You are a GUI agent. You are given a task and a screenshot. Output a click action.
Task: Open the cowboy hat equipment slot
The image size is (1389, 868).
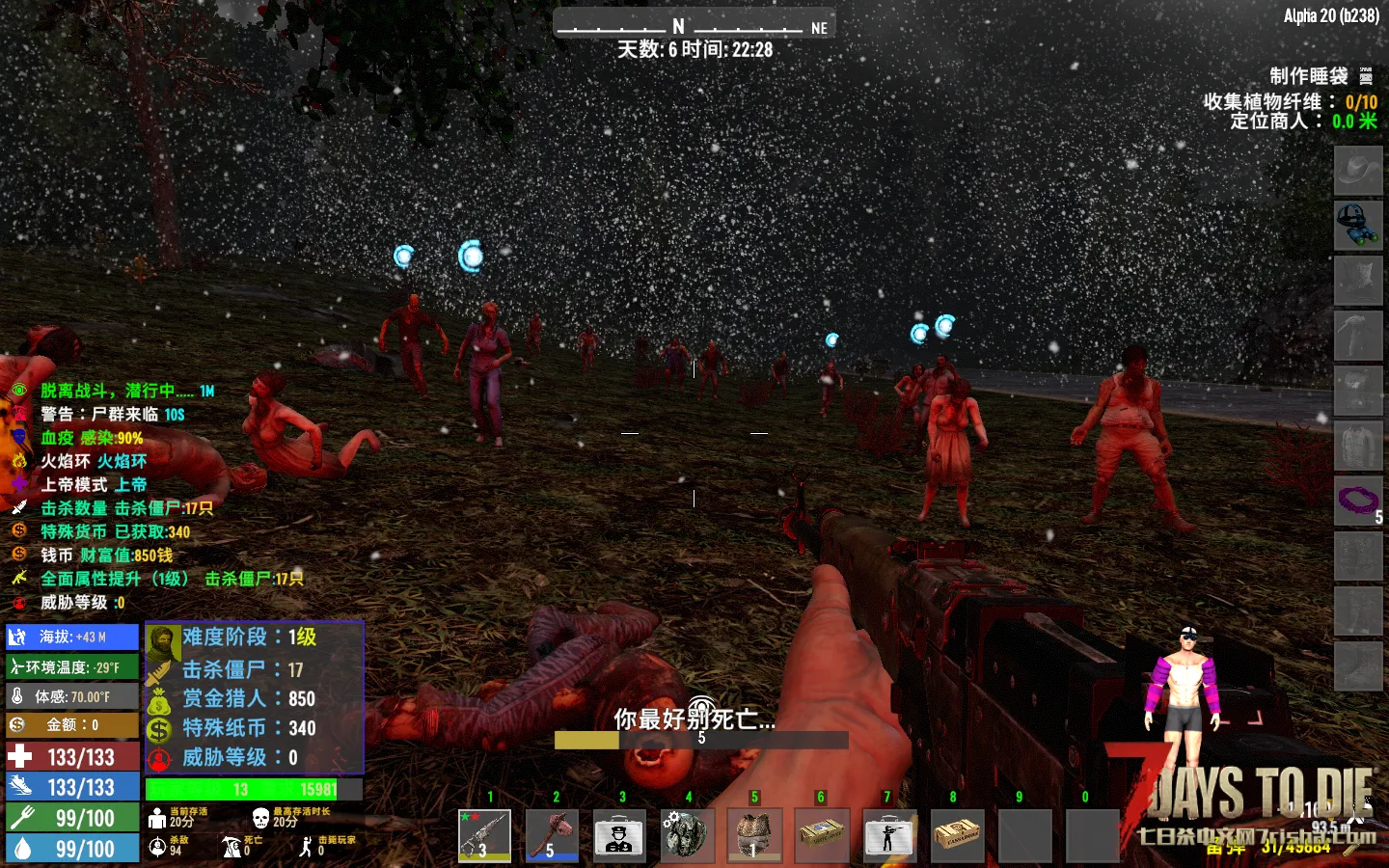1357,171
